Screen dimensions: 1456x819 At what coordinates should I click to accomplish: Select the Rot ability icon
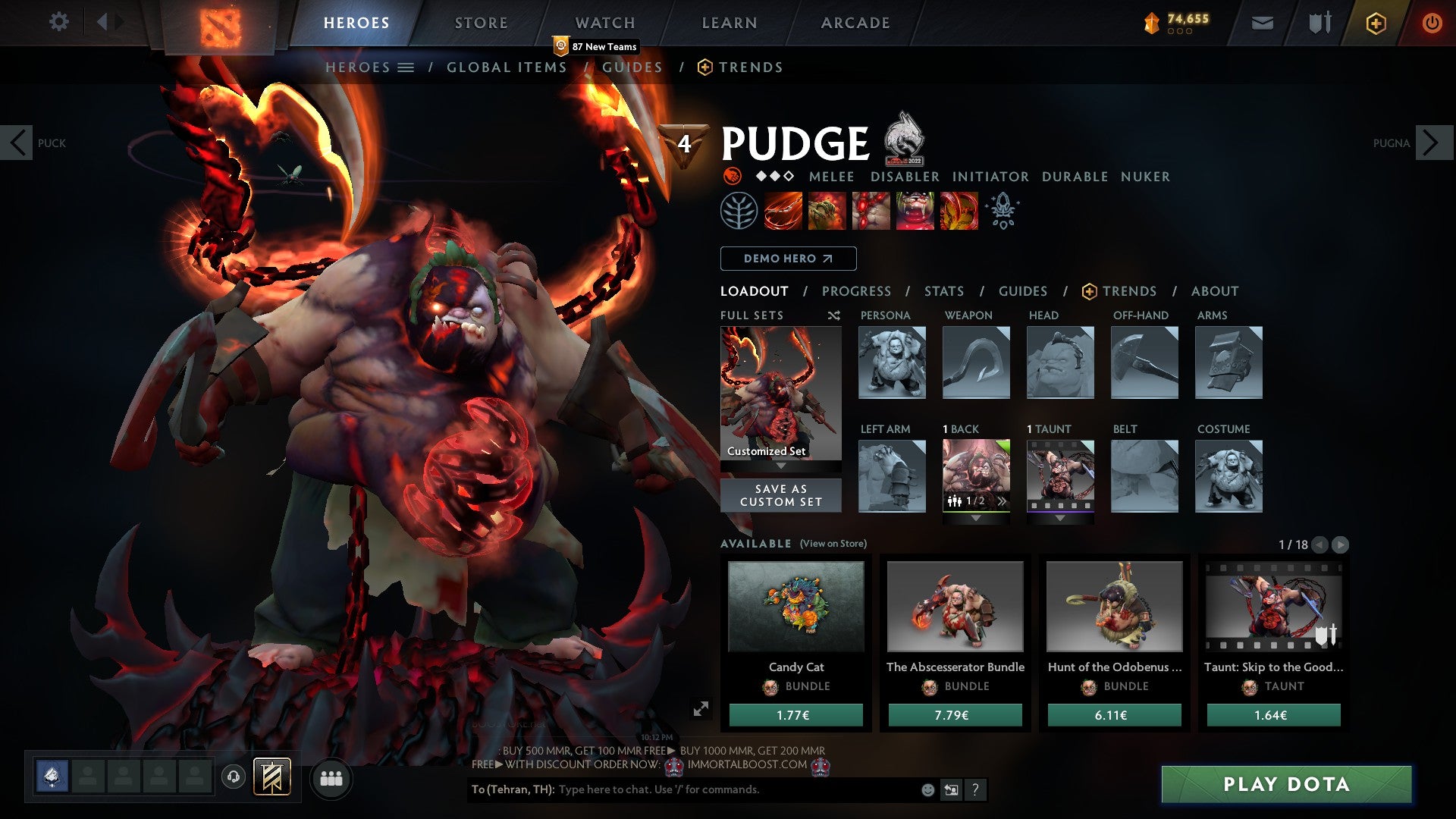(x=825, y=211)
